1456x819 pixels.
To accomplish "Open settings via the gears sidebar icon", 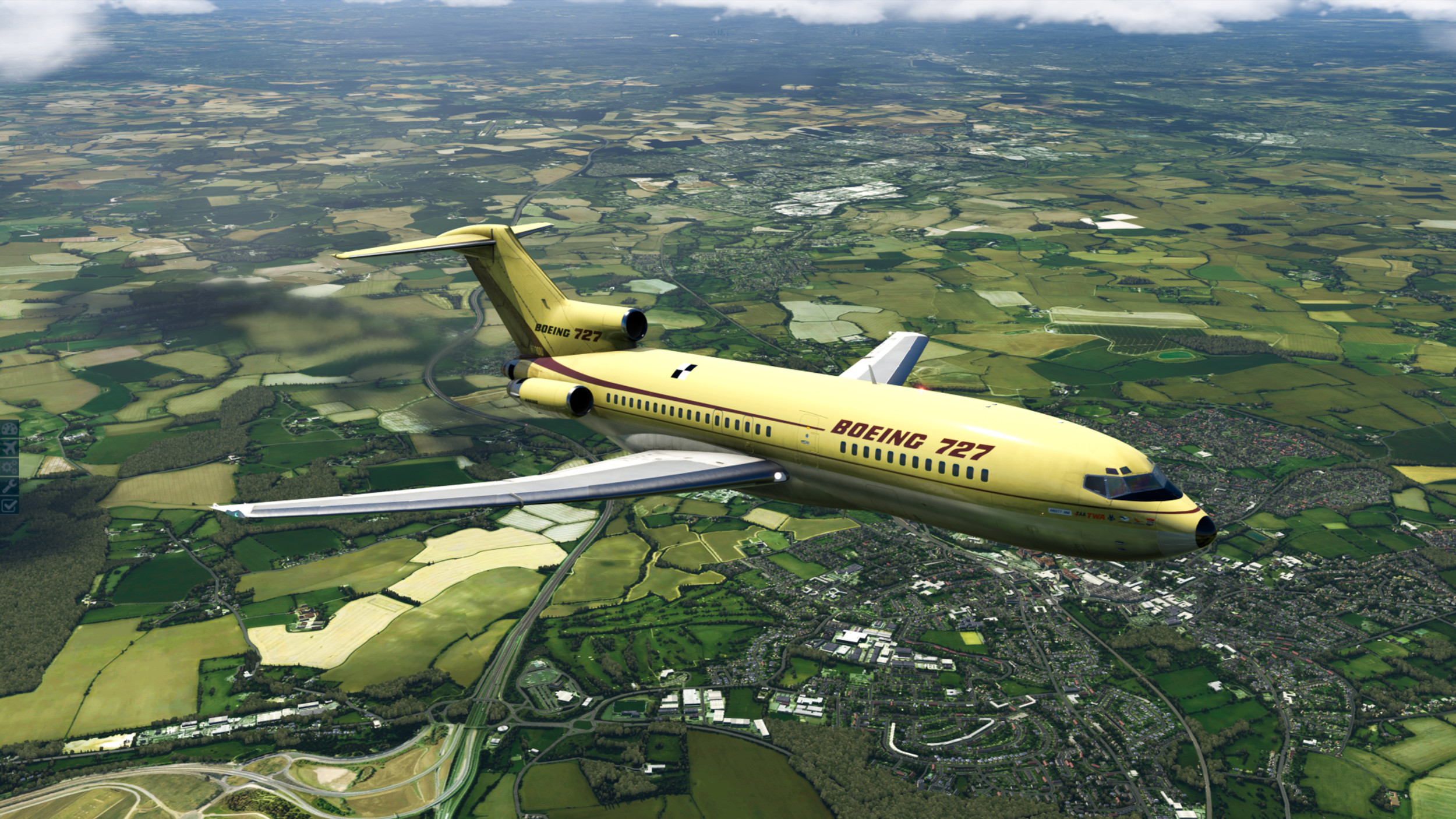I will pos(9,466).
